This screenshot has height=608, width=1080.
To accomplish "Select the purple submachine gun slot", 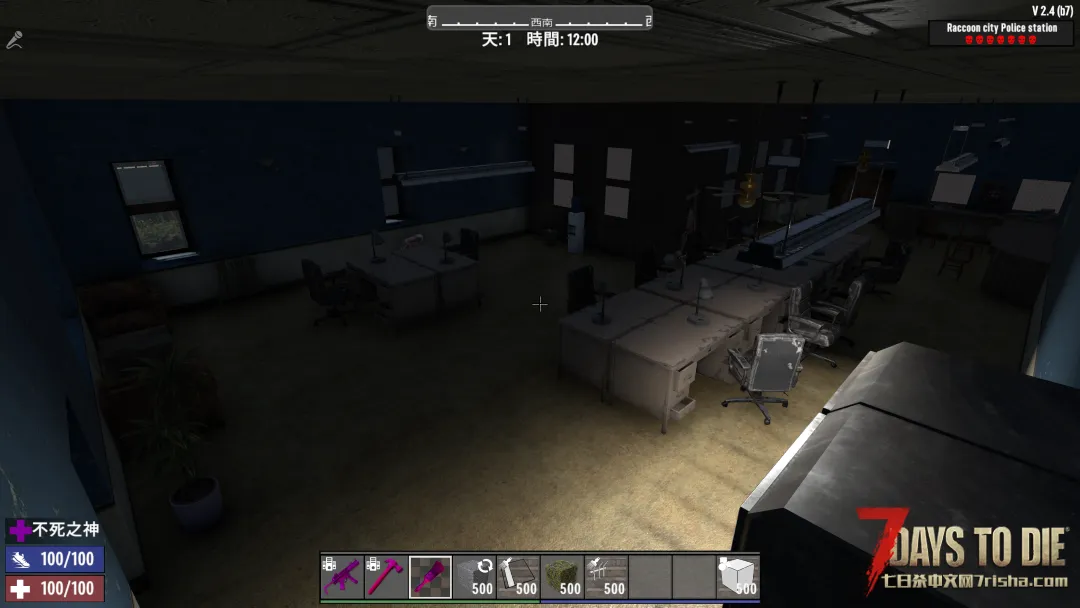I will click(x=343, y=577).
